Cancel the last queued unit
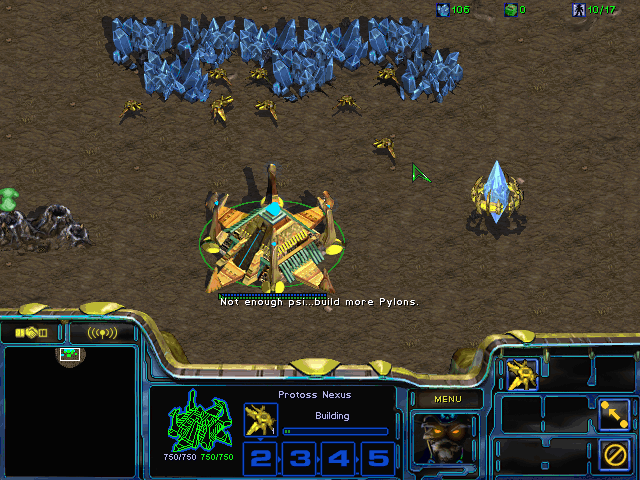Screen dimensions: 640x480 pos(613,452)
